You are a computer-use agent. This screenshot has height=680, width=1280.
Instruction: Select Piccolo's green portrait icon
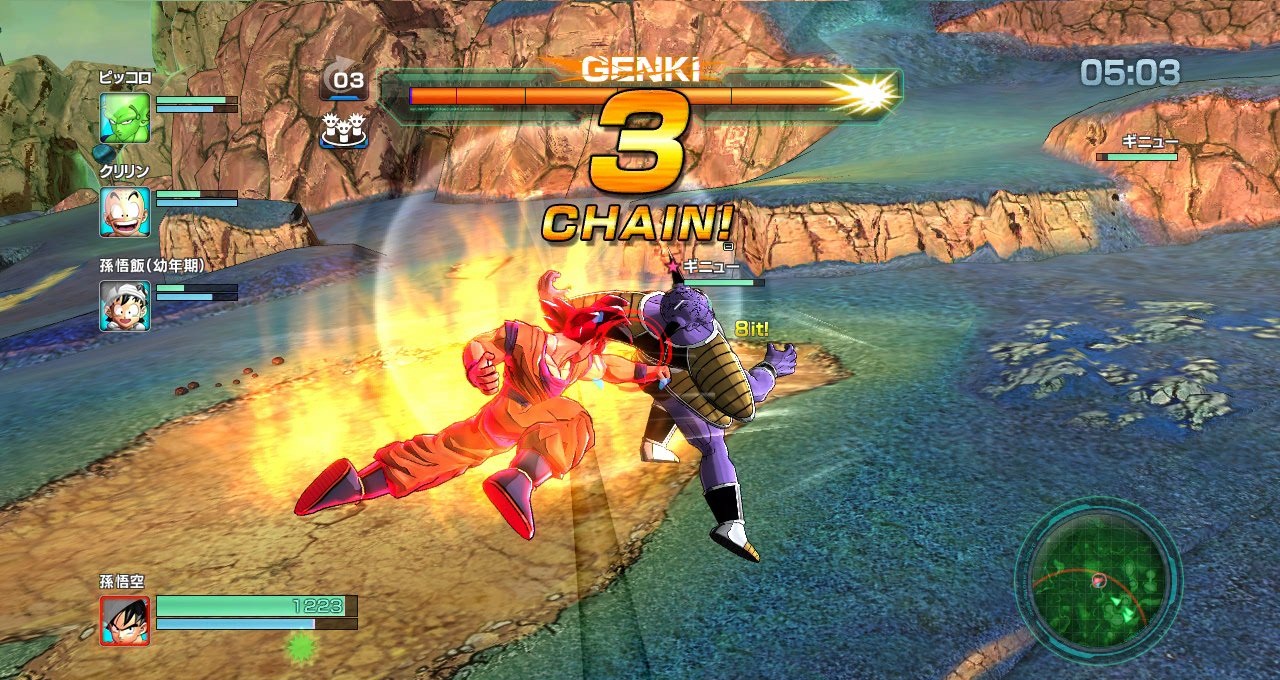[125, 117]
